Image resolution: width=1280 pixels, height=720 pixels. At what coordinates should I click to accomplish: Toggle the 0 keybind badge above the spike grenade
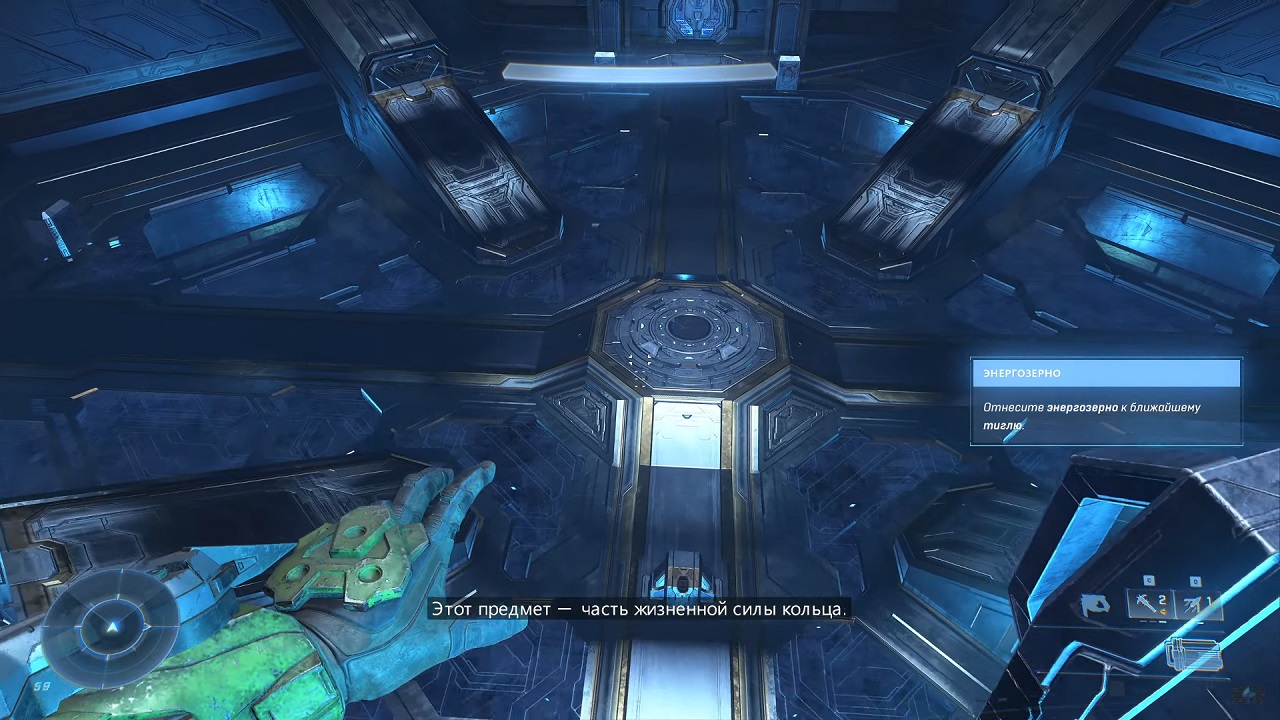[1194, 582]
